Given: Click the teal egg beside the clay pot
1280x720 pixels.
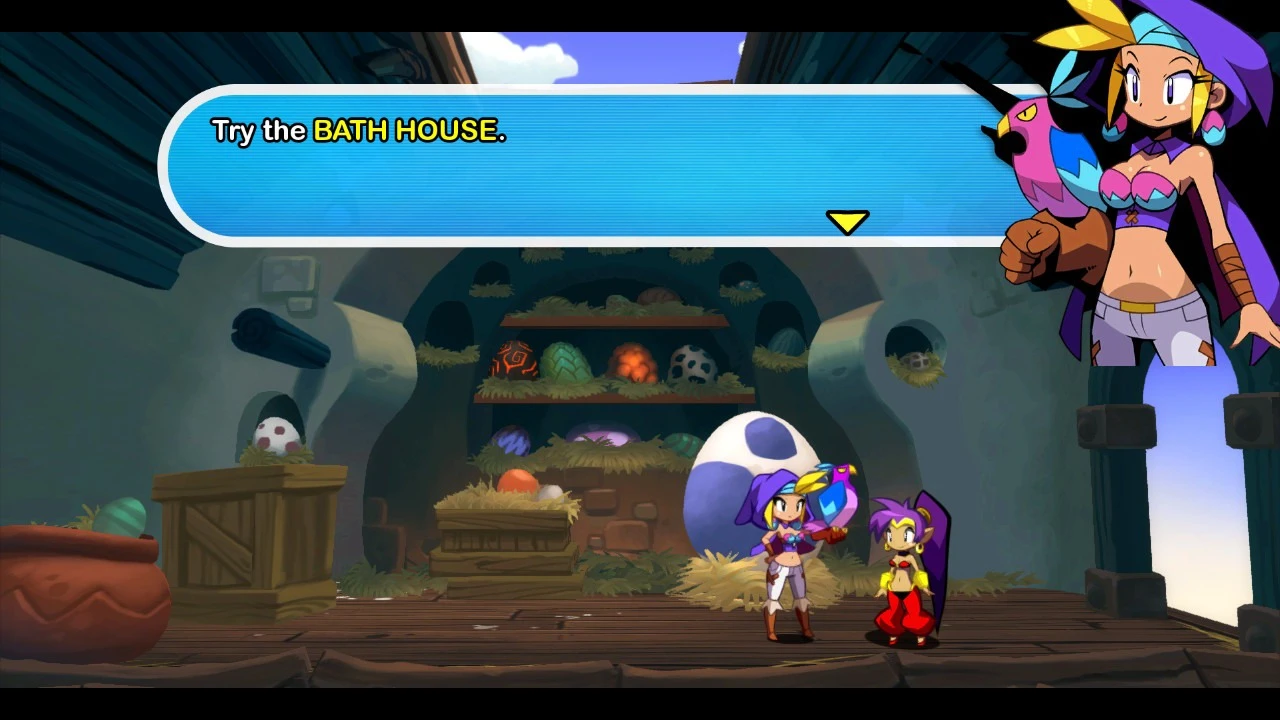Looking at the screenshot, I should (x=120, y=515).
